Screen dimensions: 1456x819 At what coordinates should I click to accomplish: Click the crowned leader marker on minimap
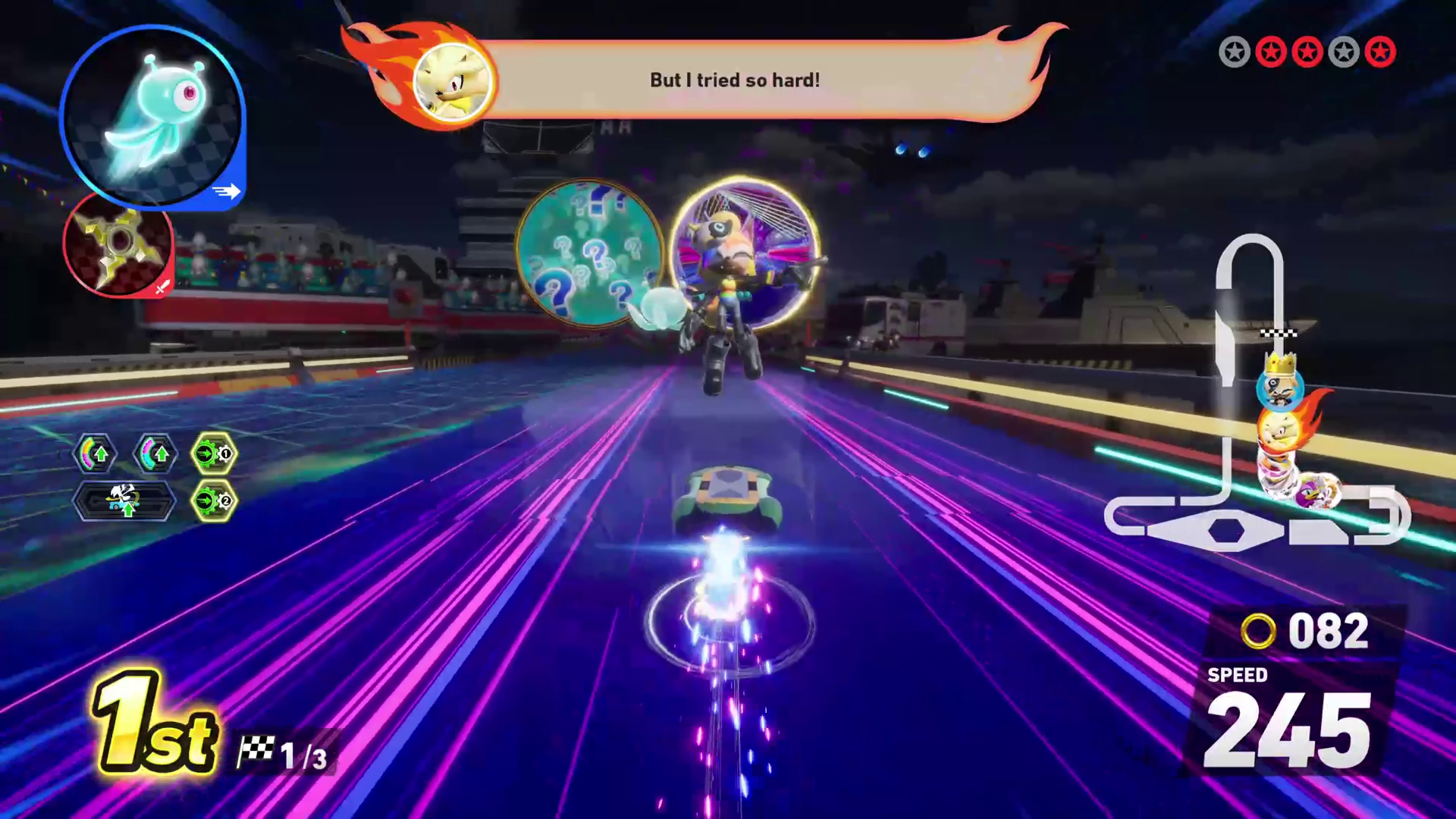click(x=1280, y=383)
